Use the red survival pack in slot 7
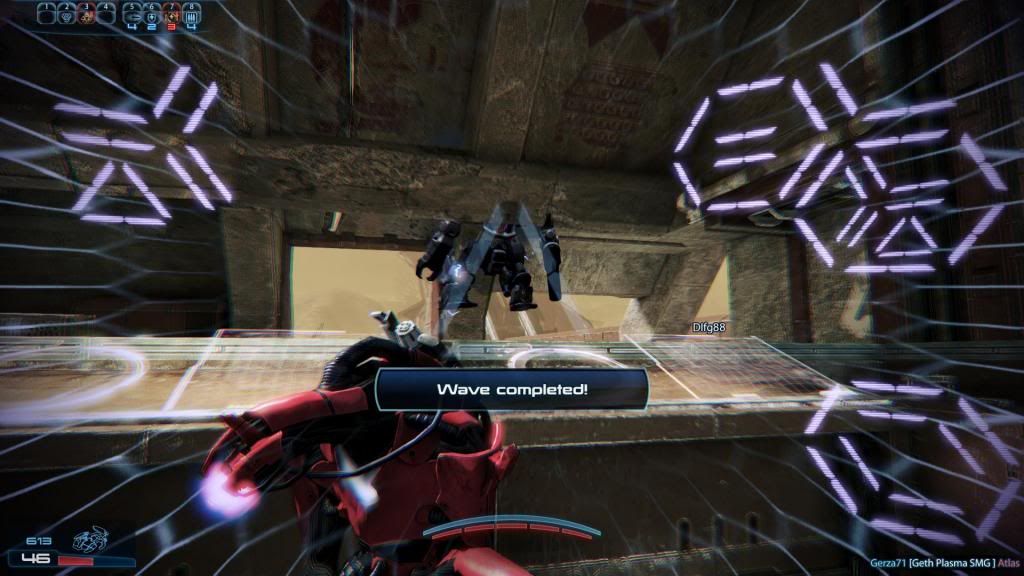The width and height of the screenshot is (1024, 576). (171, 15)
